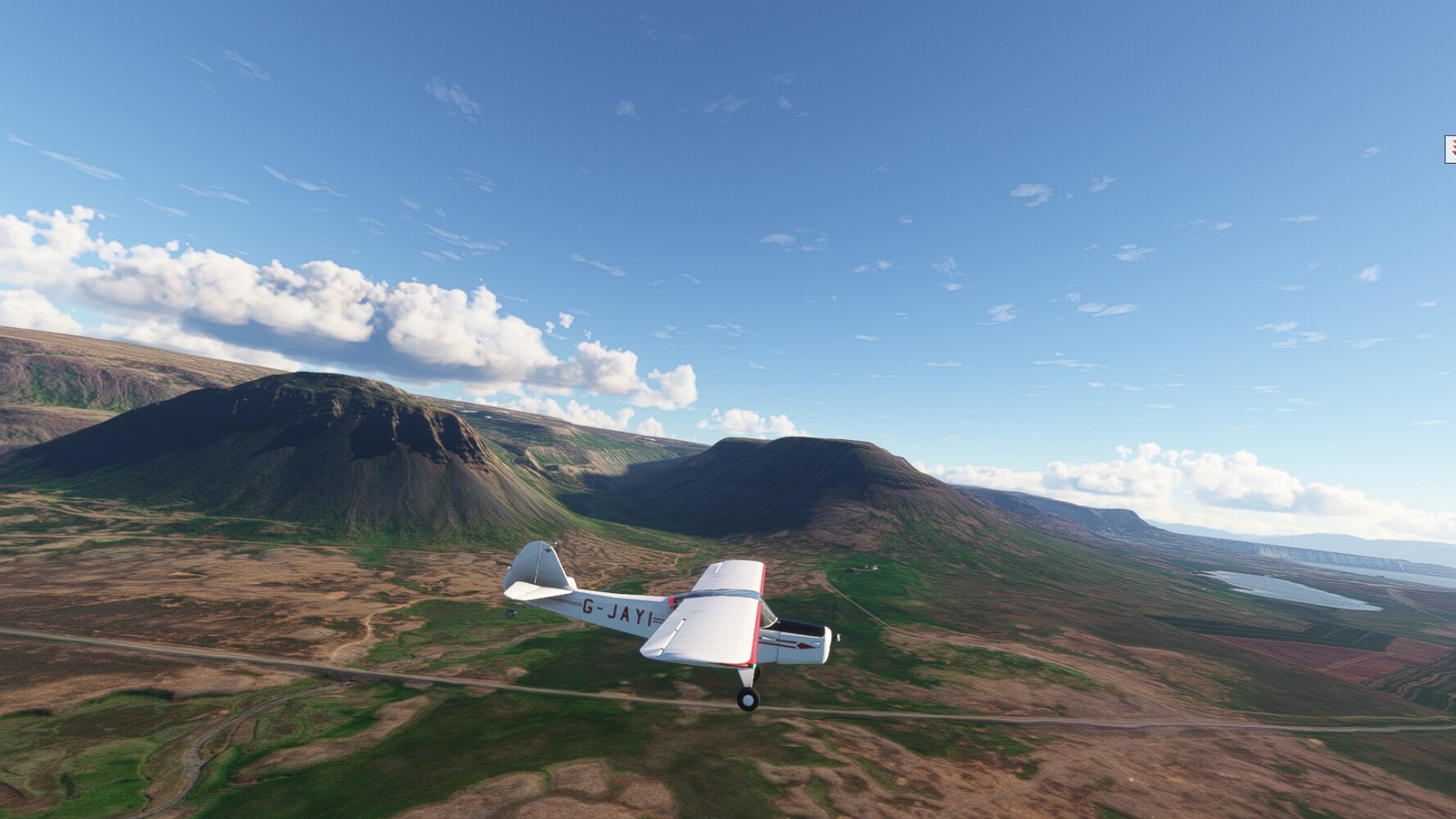Click the red-arrow overlay icon at screen edge
This screenshot has width=1456, height=819.
pyautogui.click(x=1450, y=150)
